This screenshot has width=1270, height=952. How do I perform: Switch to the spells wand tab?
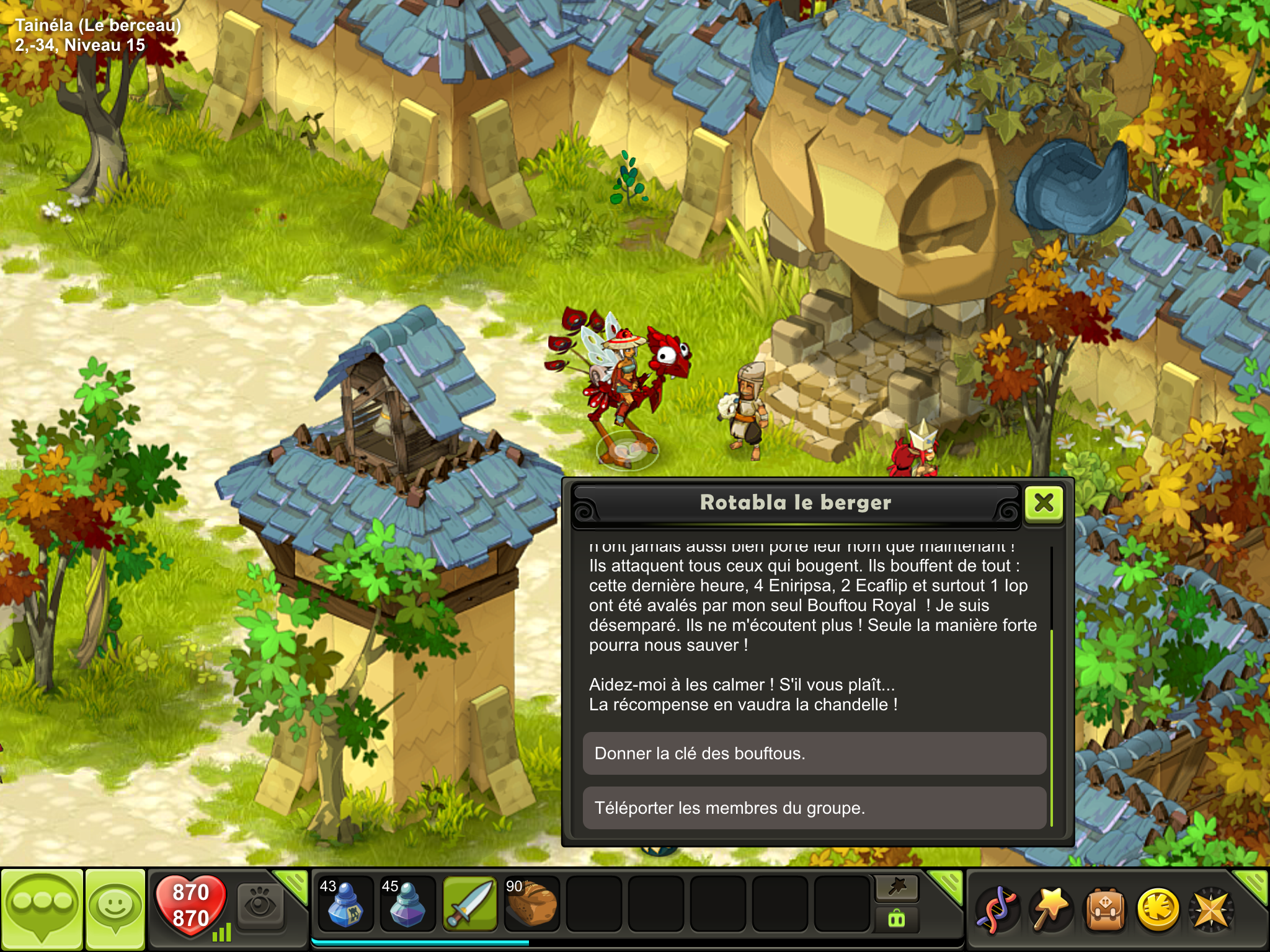coord(897,888)
